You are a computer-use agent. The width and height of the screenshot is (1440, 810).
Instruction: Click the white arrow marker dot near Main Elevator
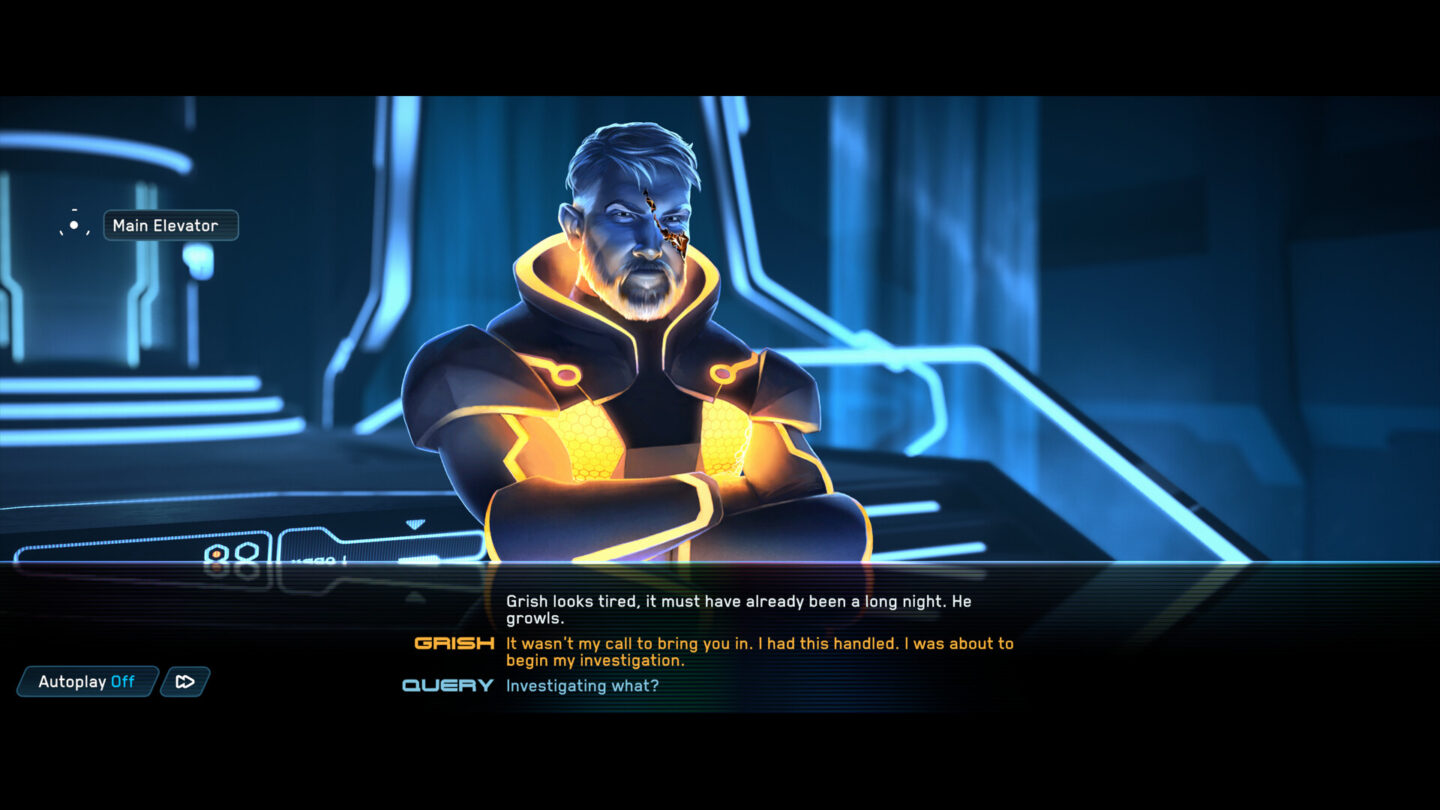point(73,225)
